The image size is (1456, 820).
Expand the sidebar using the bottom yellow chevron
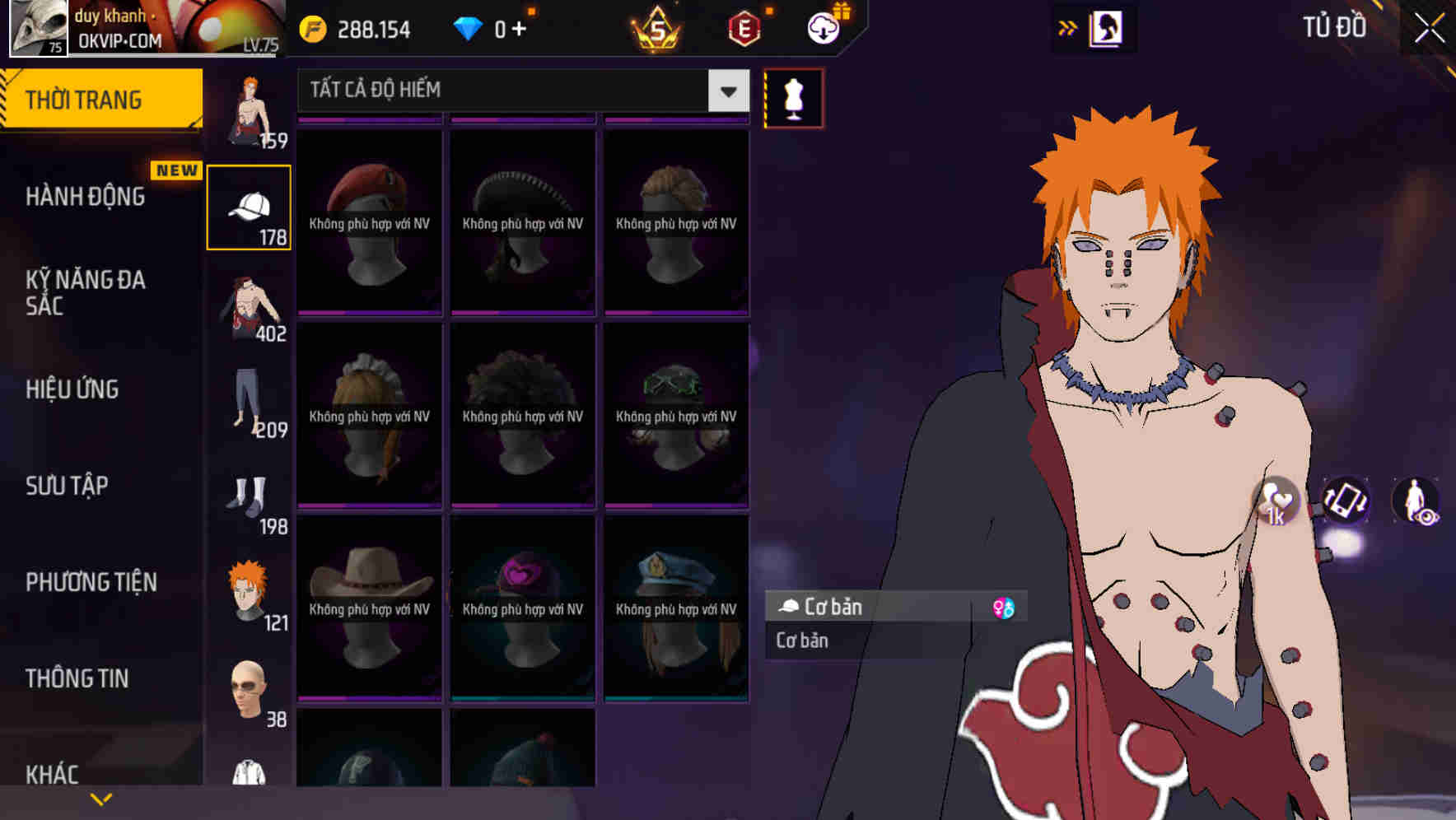click(101, 797)
